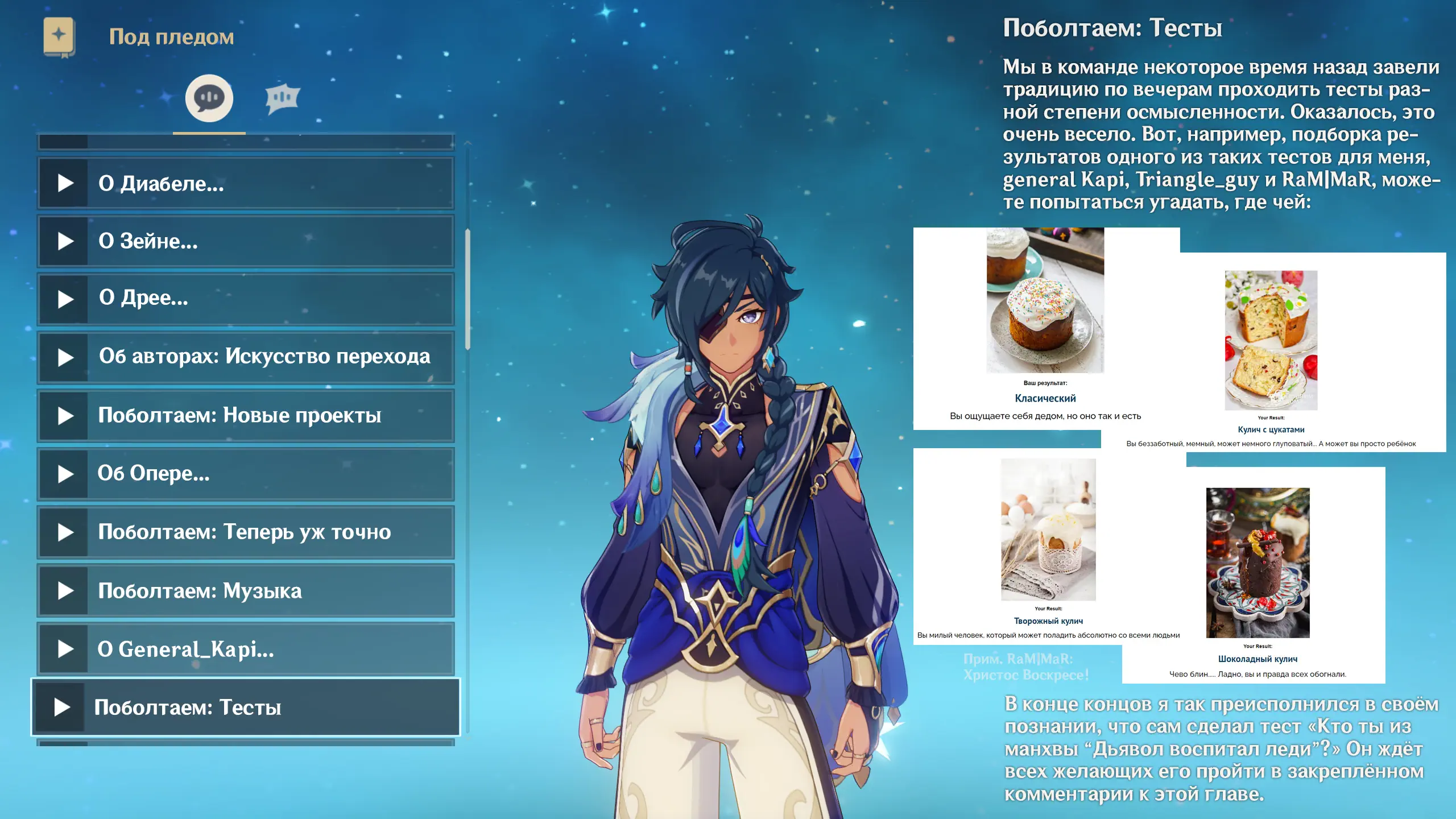Select the "О Зейне..." entry

tap(246, 241)
